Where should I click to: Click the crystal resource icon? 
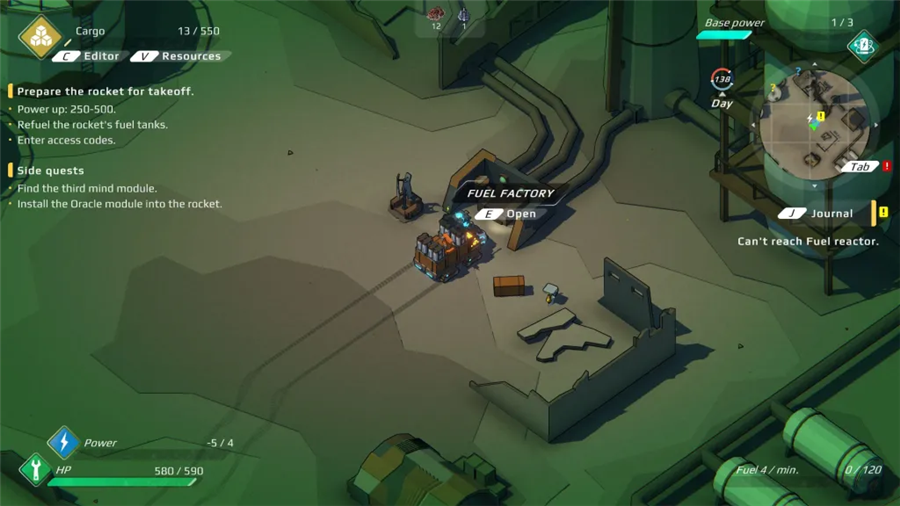pyautogui.click(x=463, y=15)
